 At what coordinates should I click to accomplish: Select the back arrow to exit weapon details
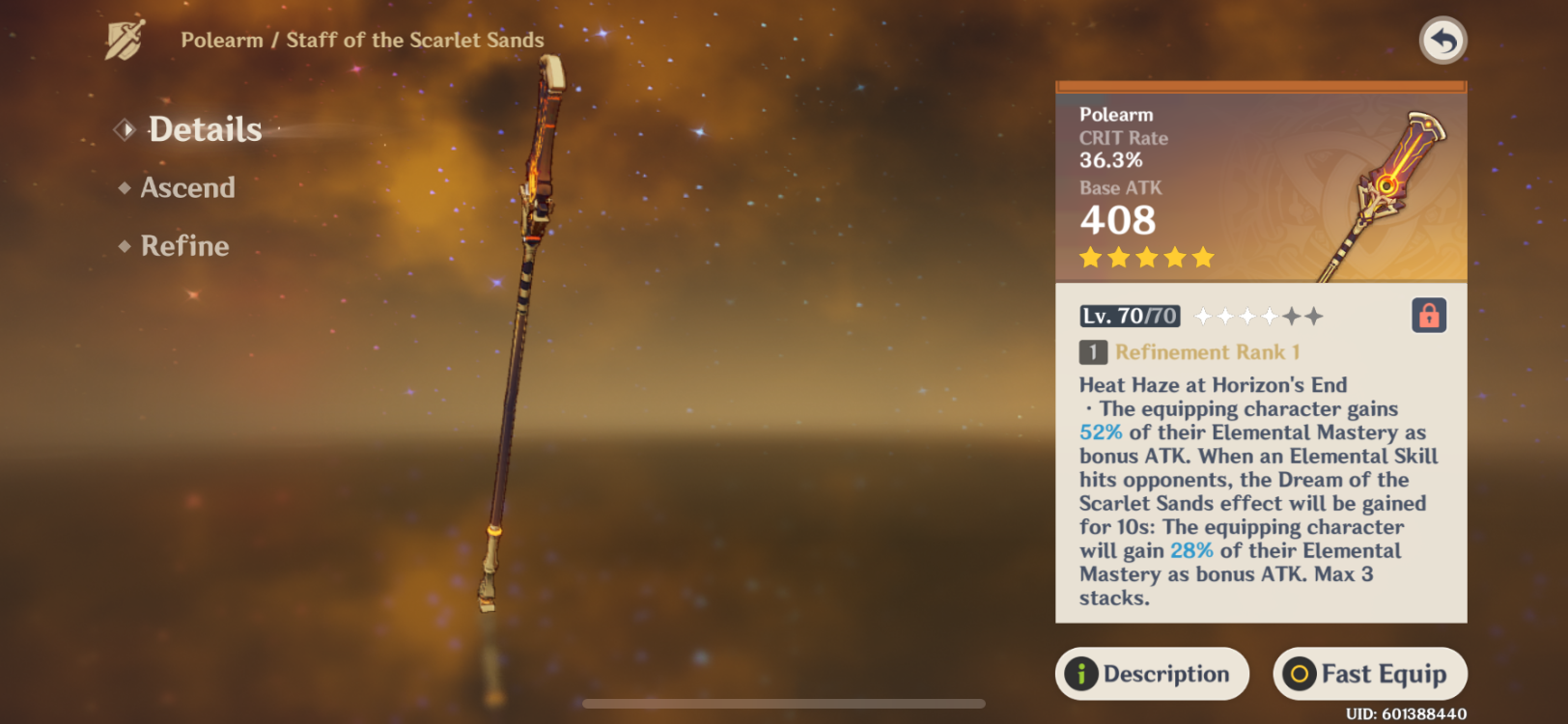tap(1442, 40)
